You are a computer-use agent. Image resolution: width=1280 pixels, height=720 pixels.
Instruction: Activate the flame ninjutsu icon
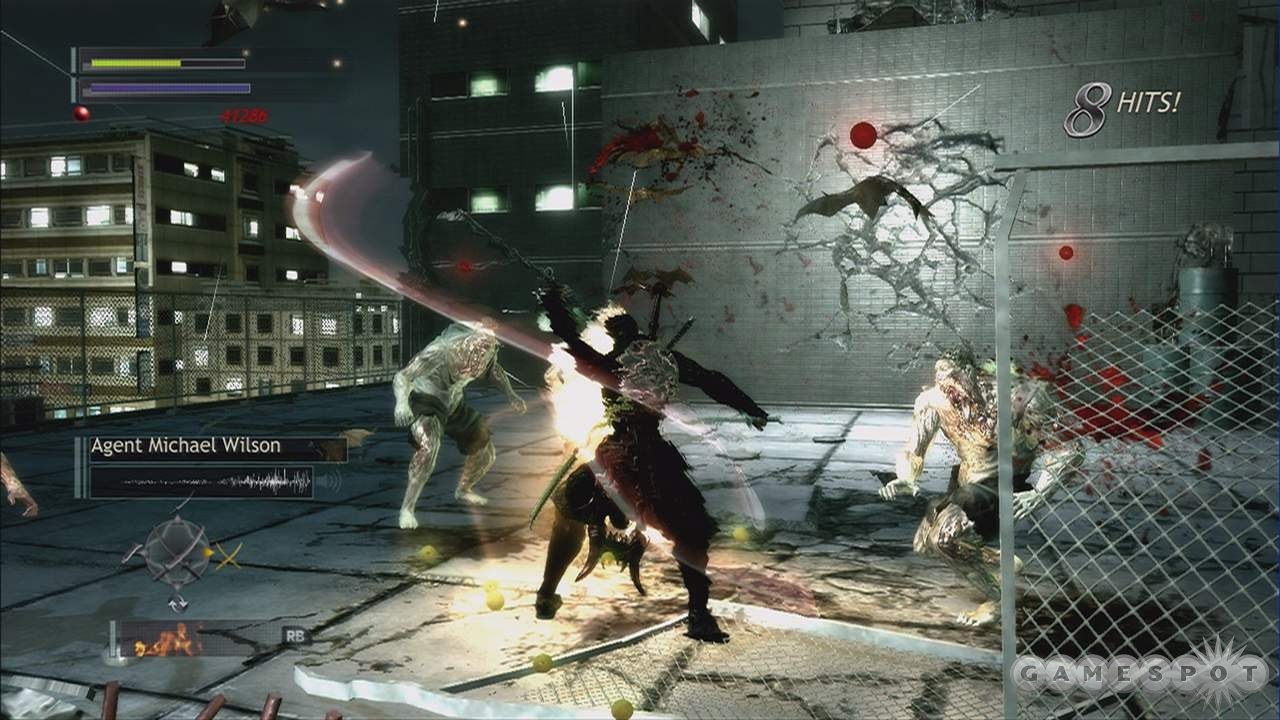[x=167, y=638]
